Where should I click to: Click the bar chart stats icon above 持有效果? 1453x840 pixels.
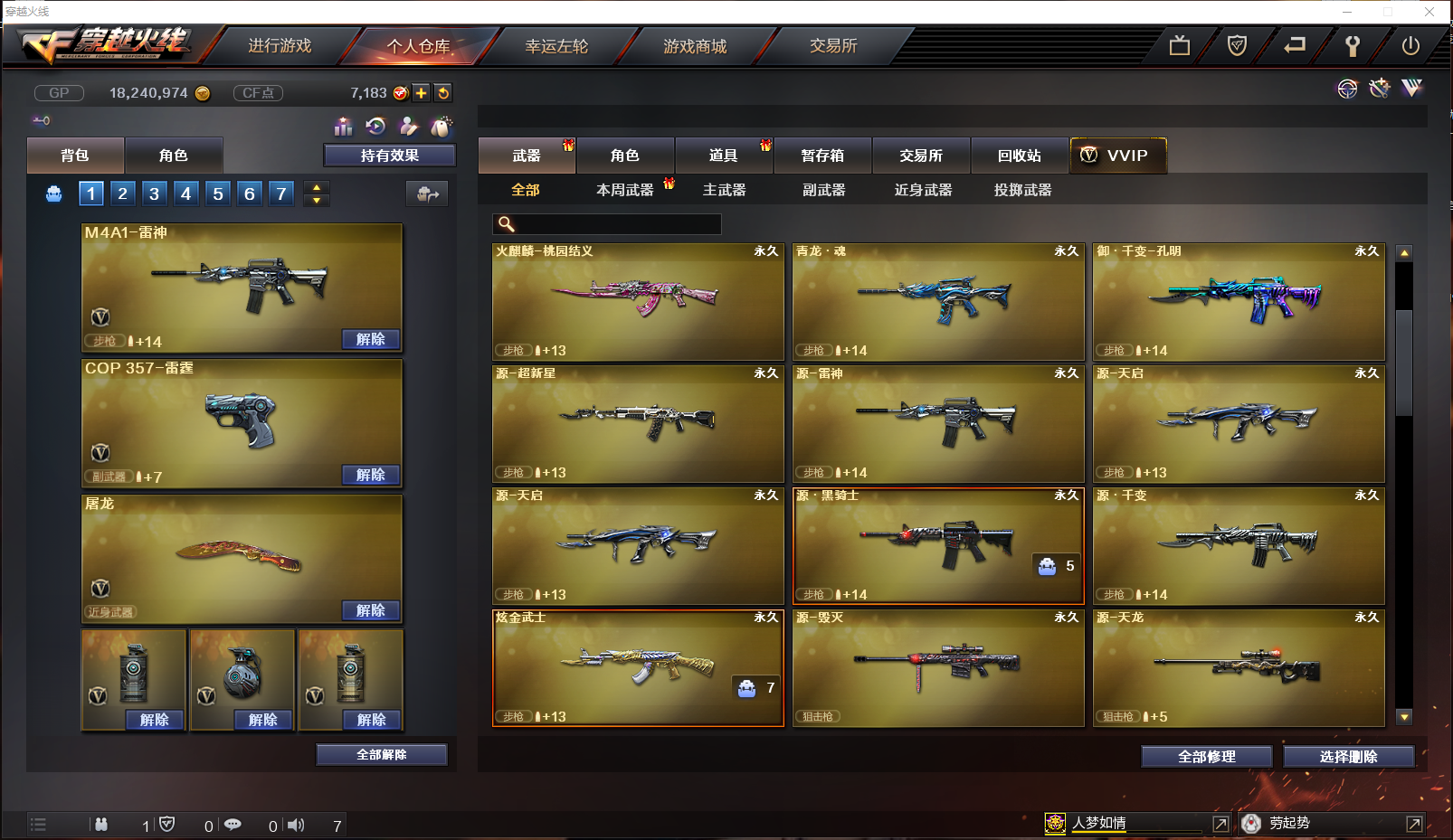pos(343,127)
